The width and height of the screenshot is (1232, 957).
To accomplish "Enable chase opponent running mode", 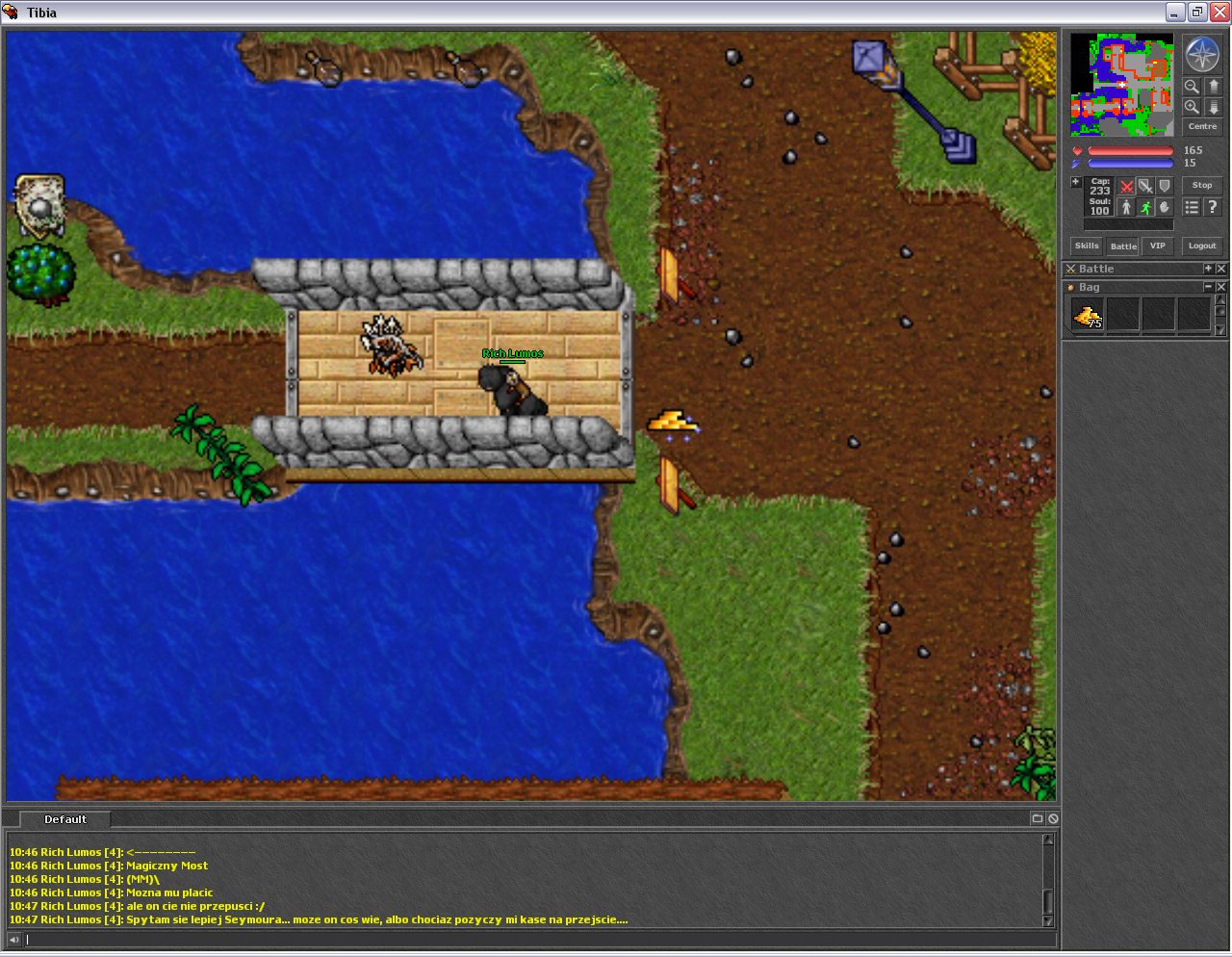I will click(1145, 206).
